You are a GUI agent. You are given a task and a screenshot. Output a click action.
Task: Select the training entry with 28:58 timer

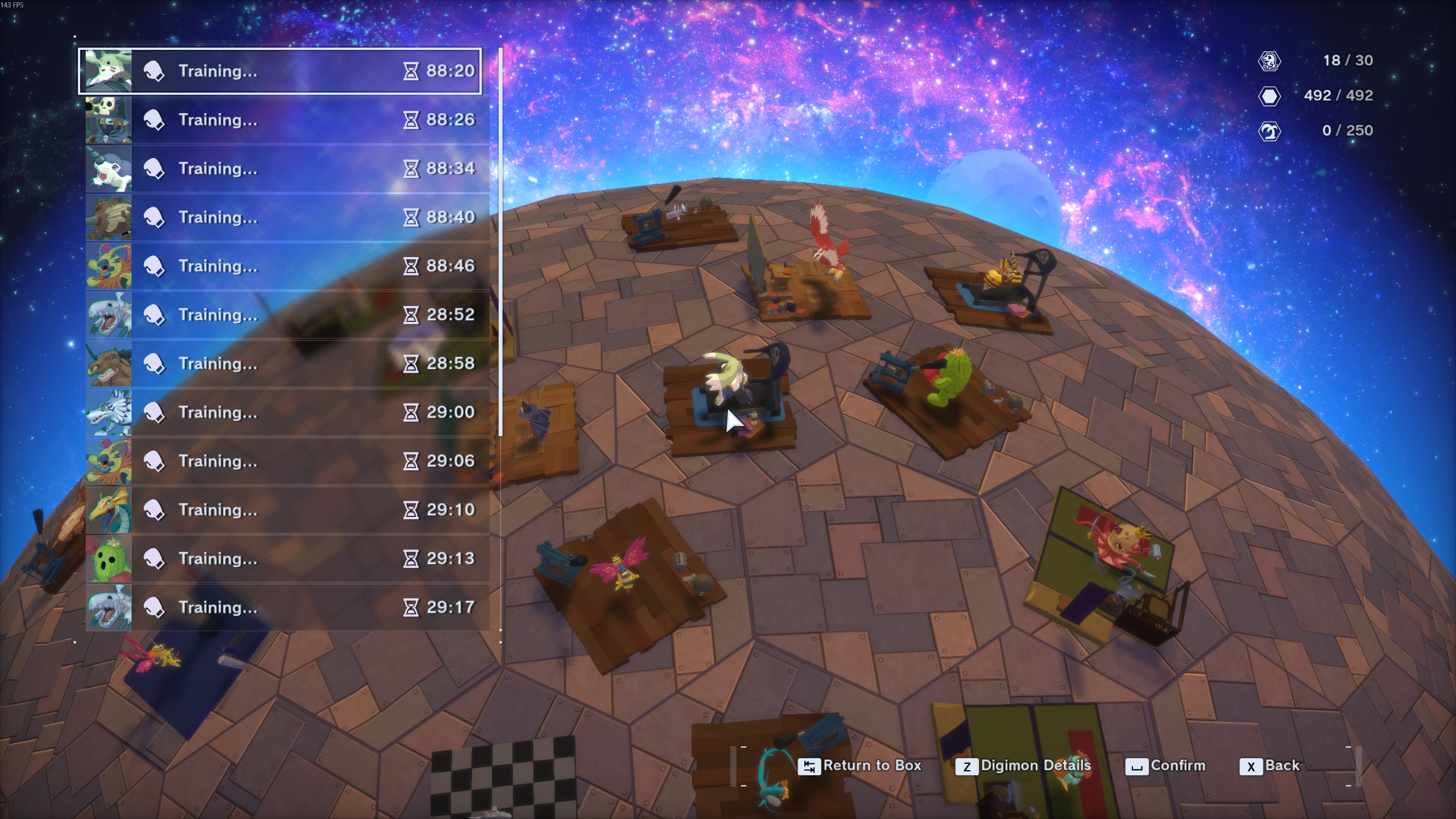coord(287,364)
